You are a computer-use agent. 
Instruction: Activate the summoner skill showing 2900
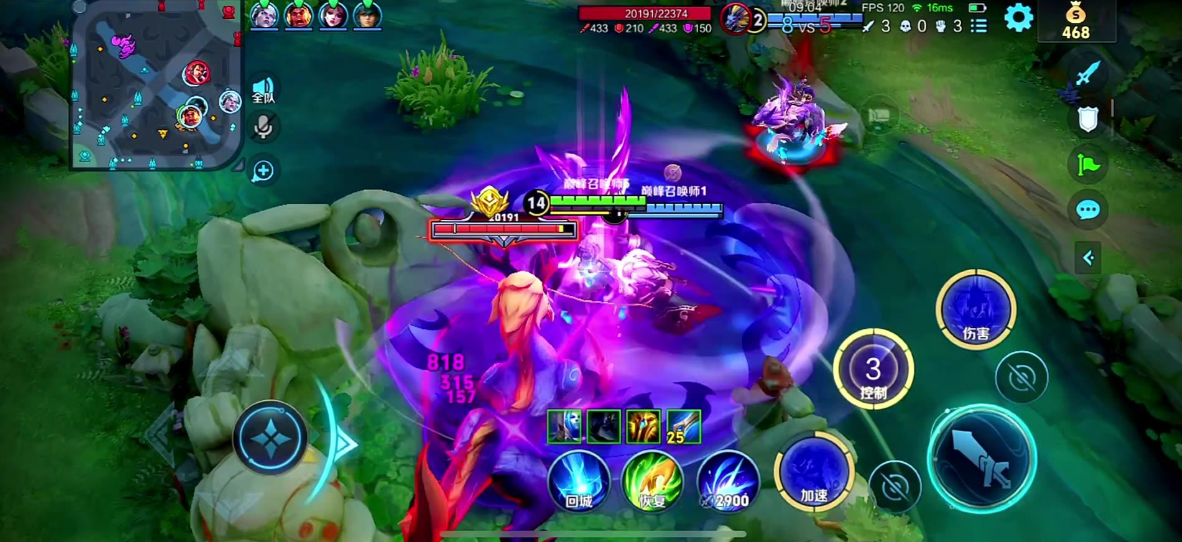click(727, 481)
